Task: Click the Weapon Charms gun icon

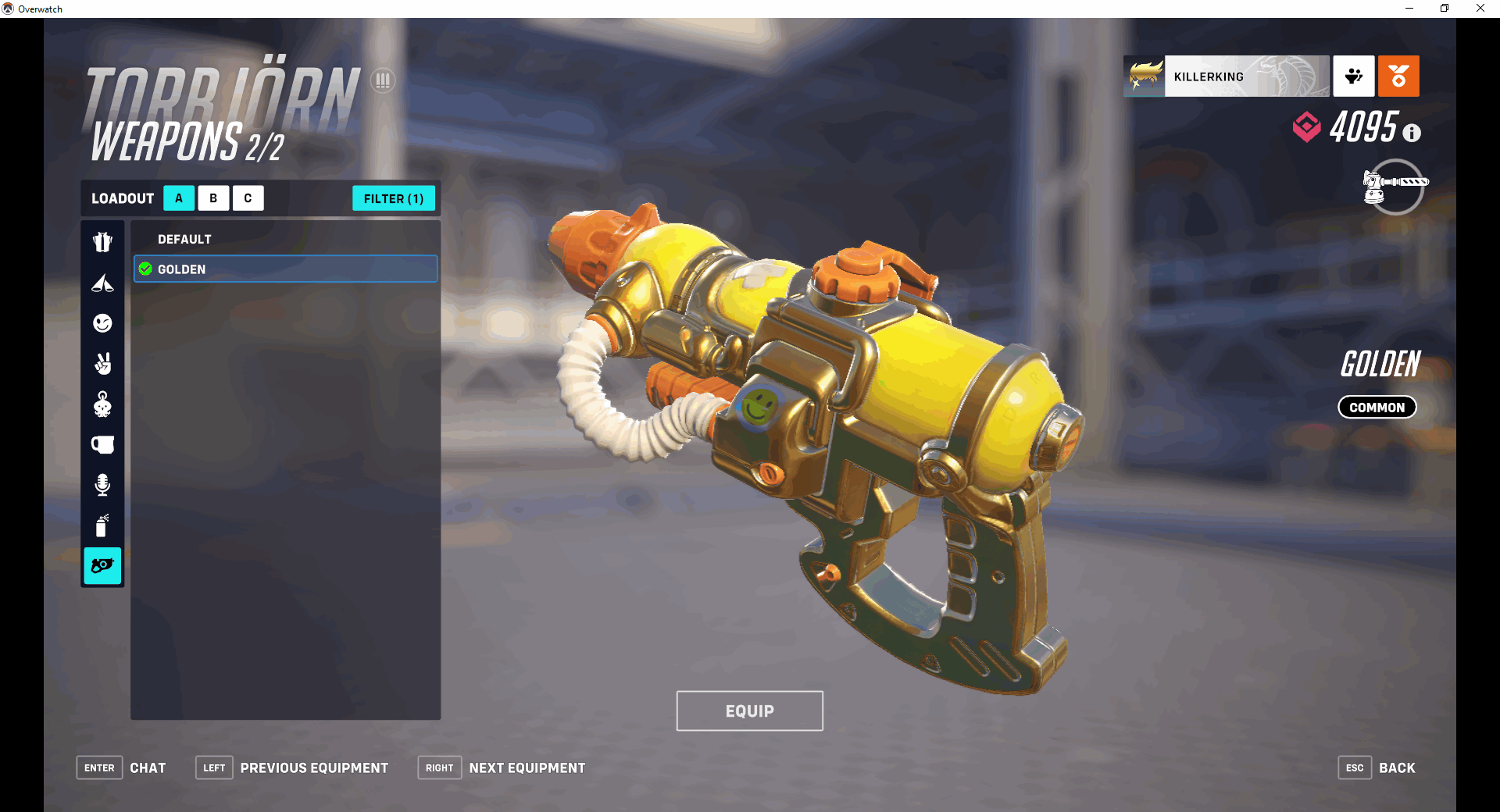Action: point(102,566)
